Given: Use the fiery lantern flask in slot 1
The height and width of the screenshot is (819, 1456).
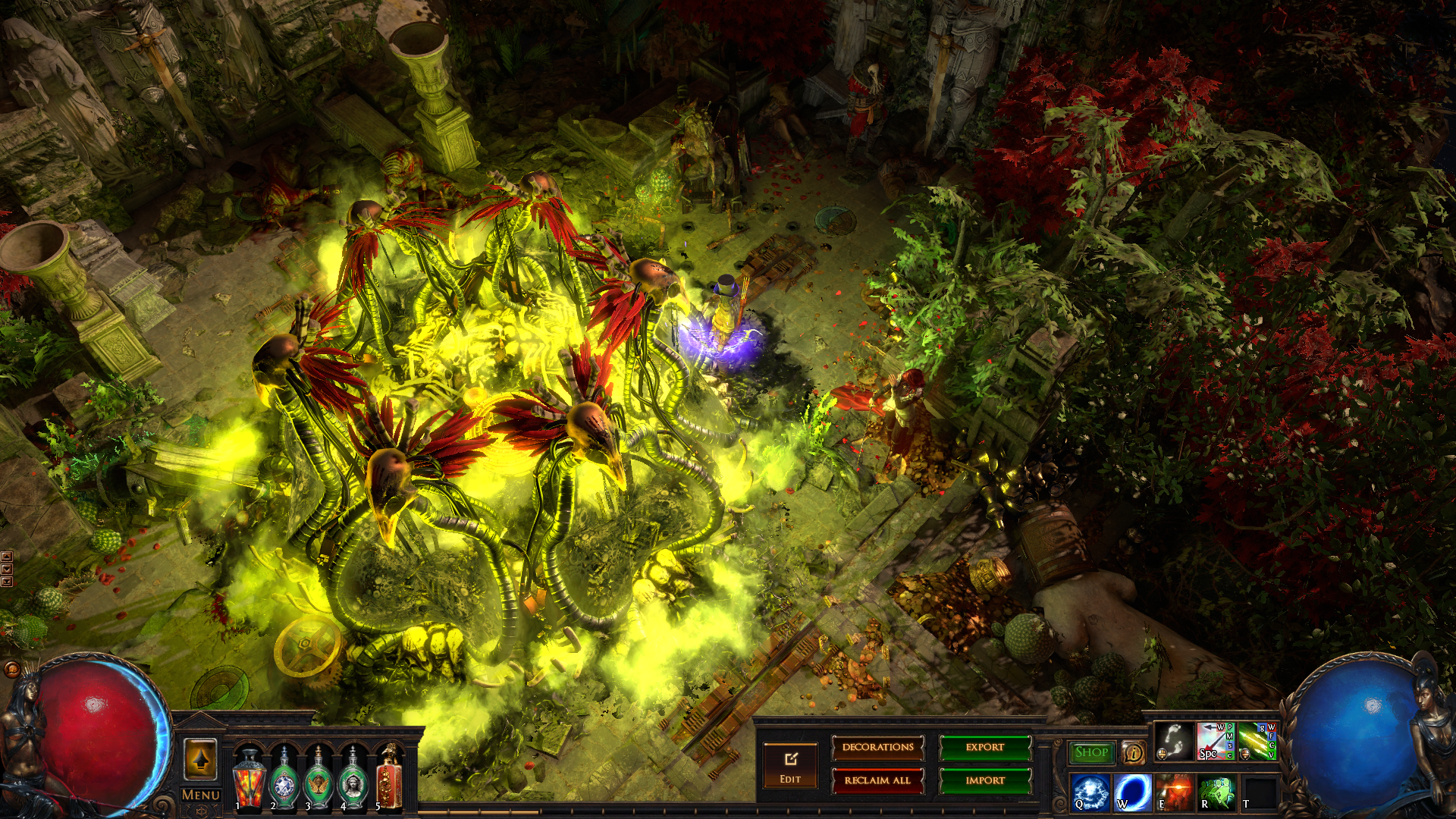Looking at the screenshot, I should pyautogui.click(x=248, y=778).
